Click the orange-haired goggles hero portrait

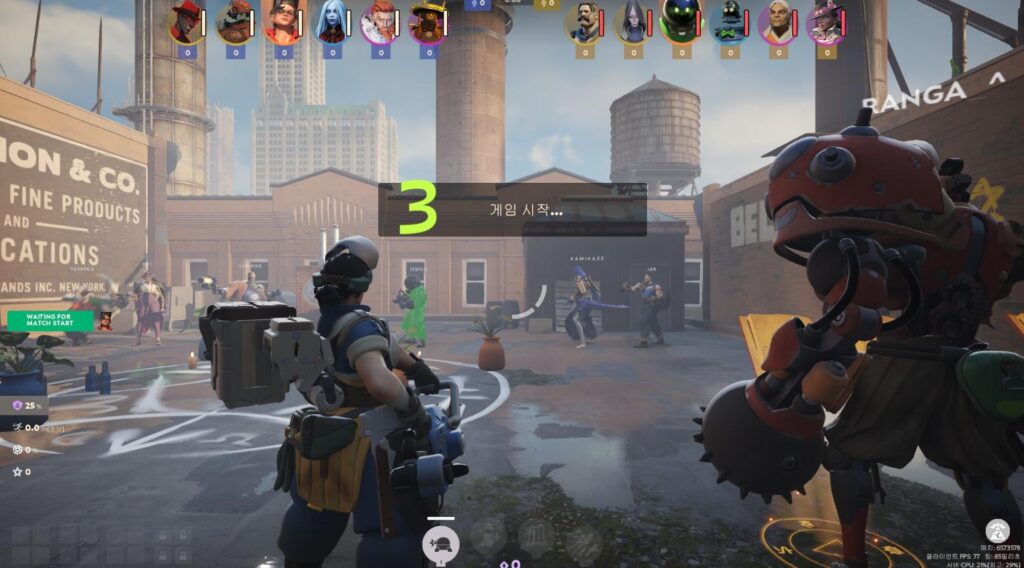point(282,22)
